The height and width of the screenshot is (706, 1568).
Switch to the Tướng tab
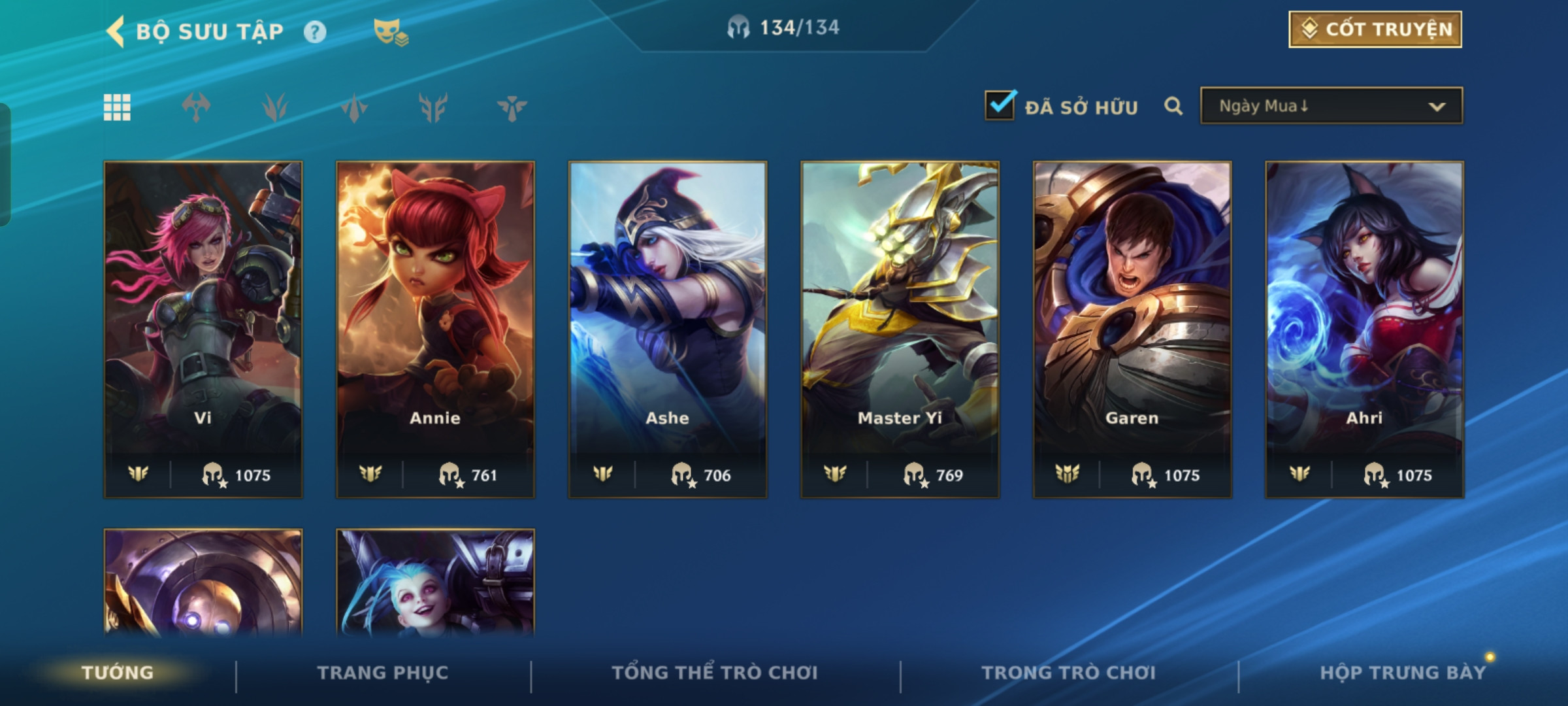[118, 673]
